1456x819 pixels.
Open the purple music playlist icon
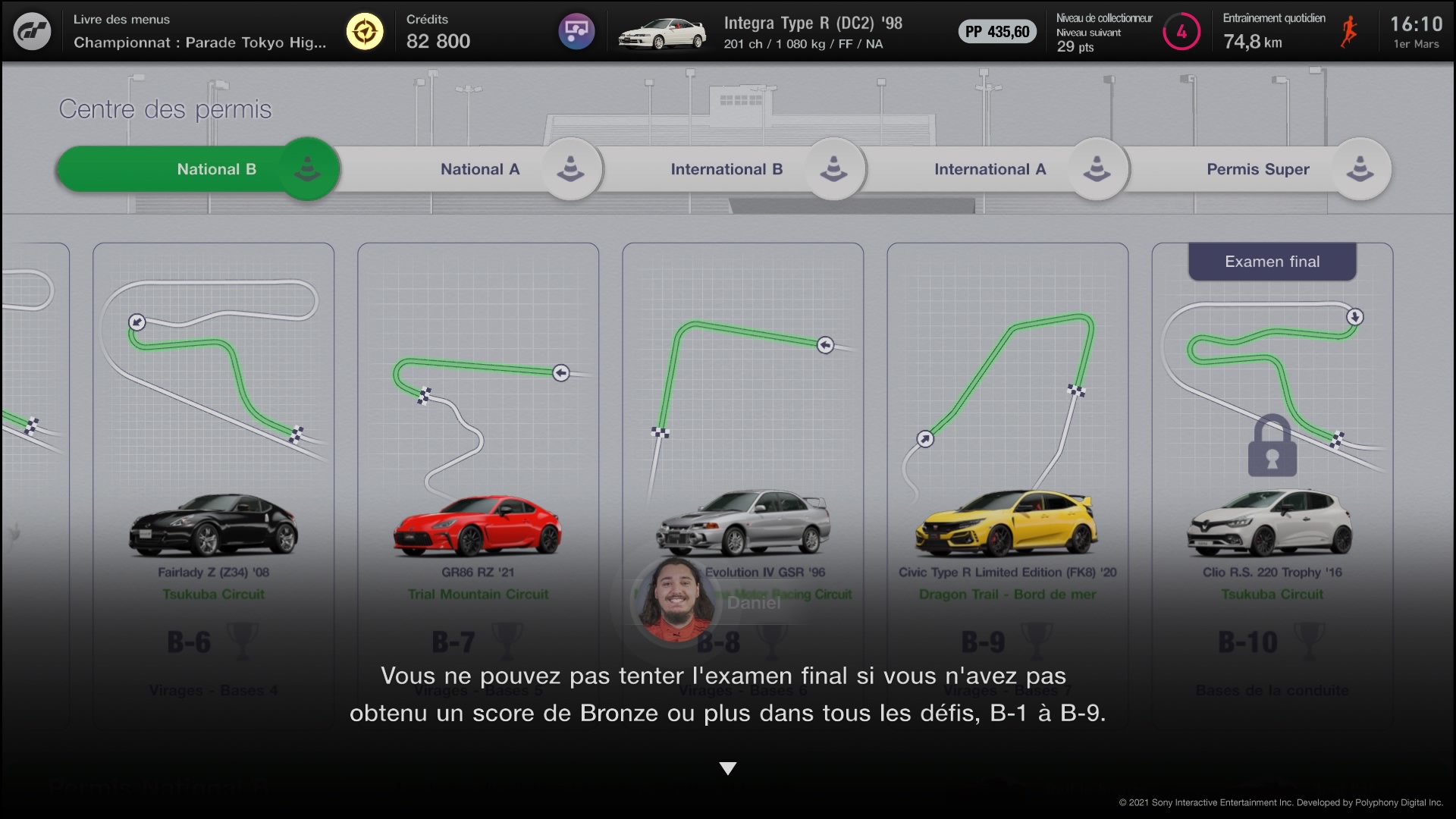coord(576,32)
